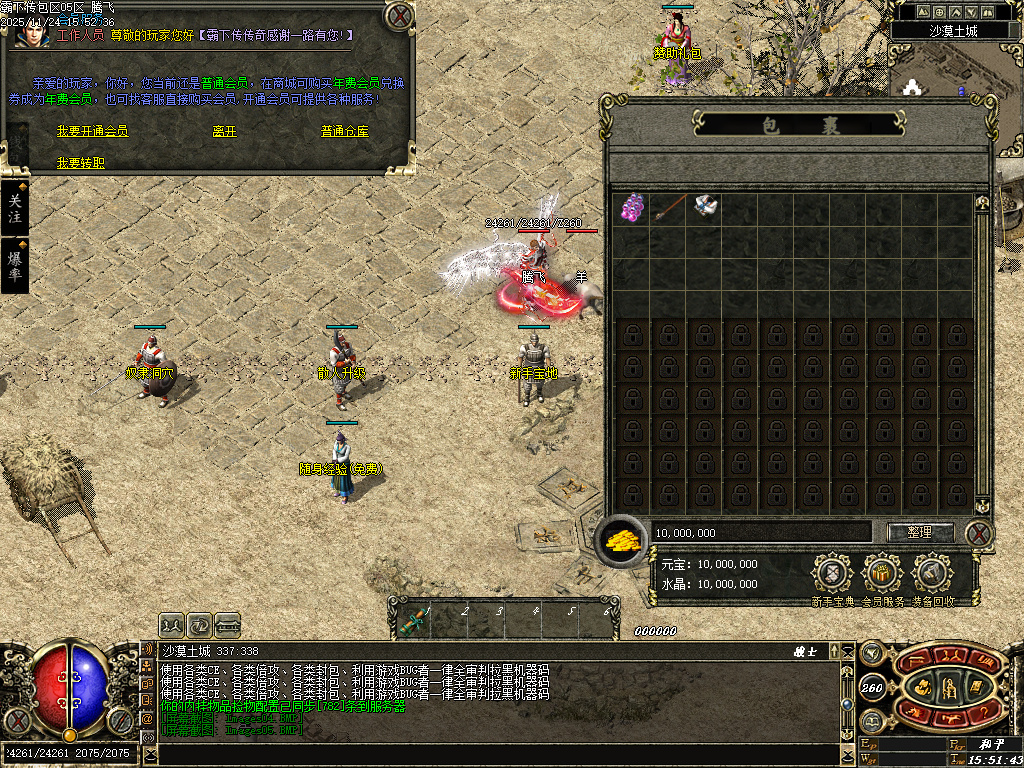This screenshot has width=1024, height=768.
Task: Open 普通仓库 from the NPC dialogue
Action: (x=345, y=131)
